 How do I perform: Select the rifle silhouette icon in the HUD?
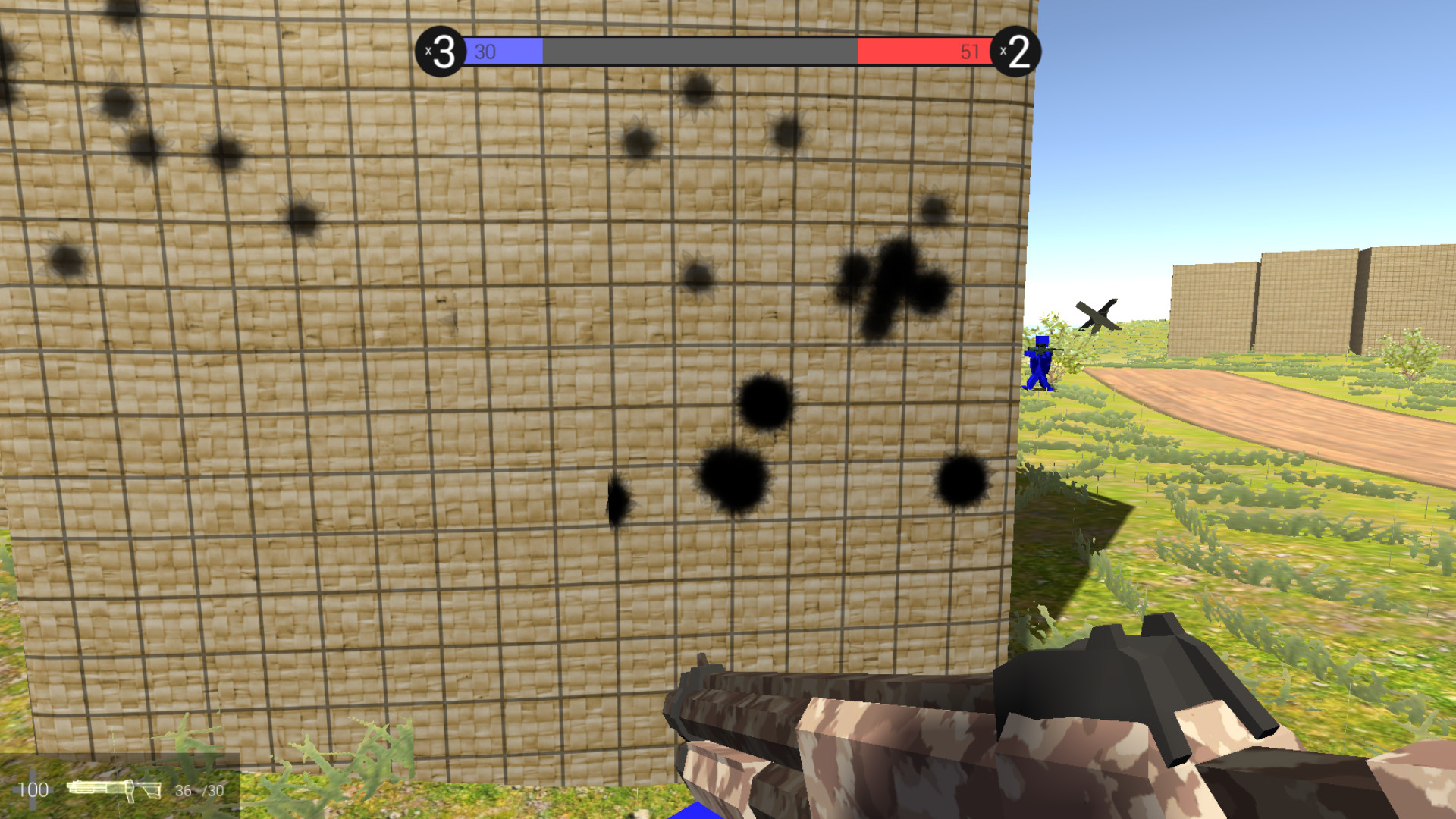point(114,791)
